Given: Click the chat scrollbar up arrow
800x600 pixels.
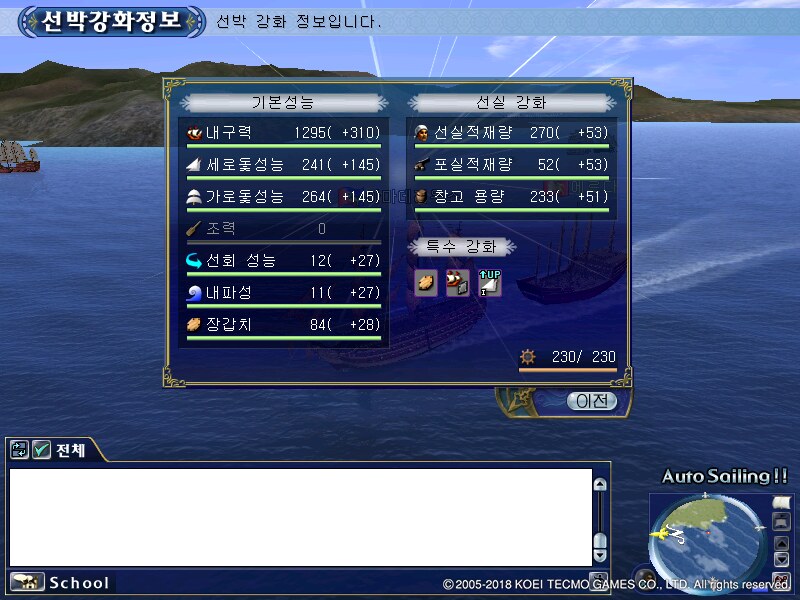Looking at the screenshot, I should [600, 485].
